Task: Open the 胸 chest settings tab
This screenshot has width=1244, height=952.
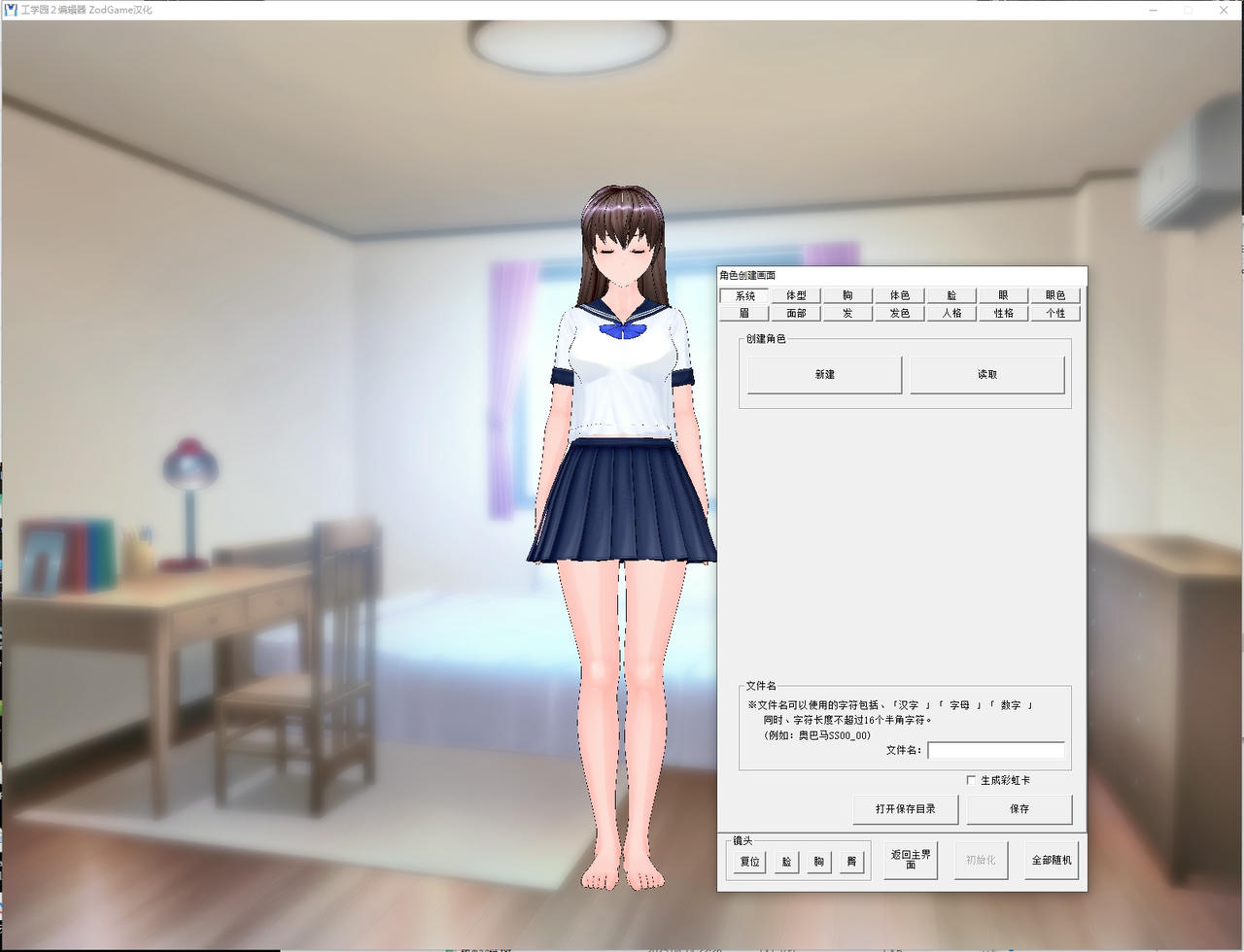Action: point(847,294)
